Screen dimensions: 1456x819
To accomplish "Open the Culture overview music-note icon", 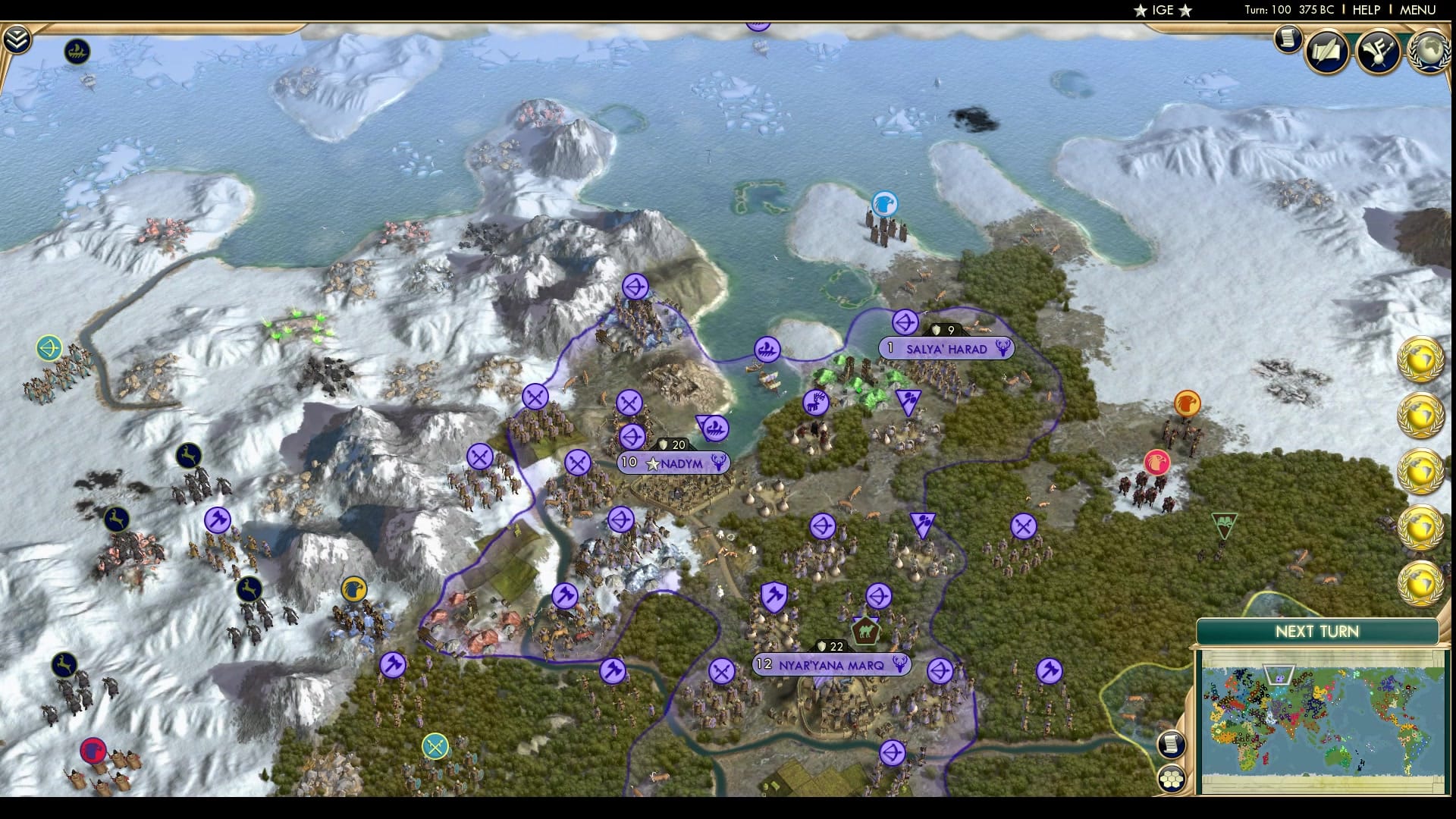I will 1379,52.
